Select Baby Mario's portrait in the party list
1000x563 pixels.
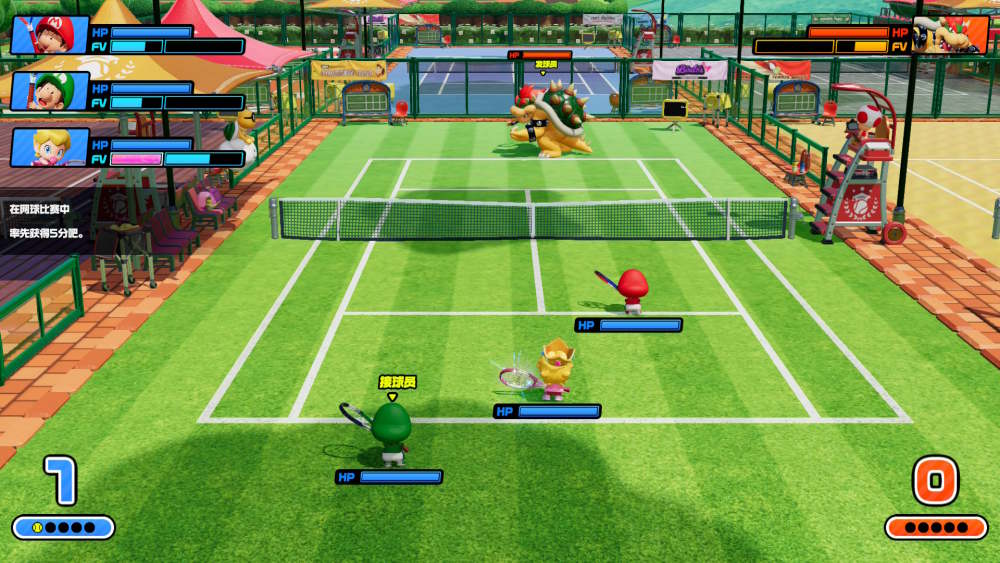coord(49,35)
